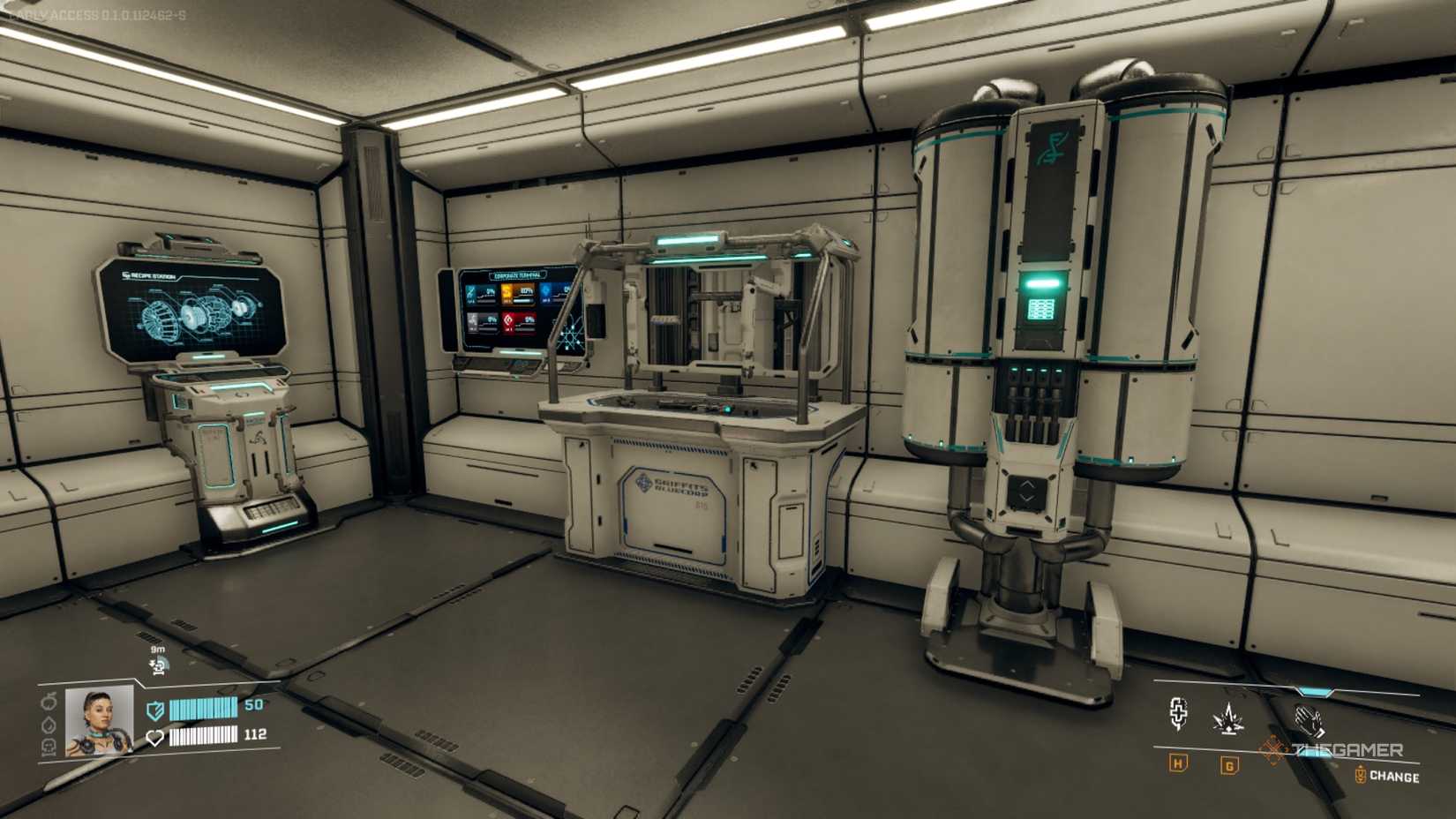The height and width of the screenshot is (819, 1456).
Task: Click the apple hunger icon beside the portrait
Action: [49, 703]
